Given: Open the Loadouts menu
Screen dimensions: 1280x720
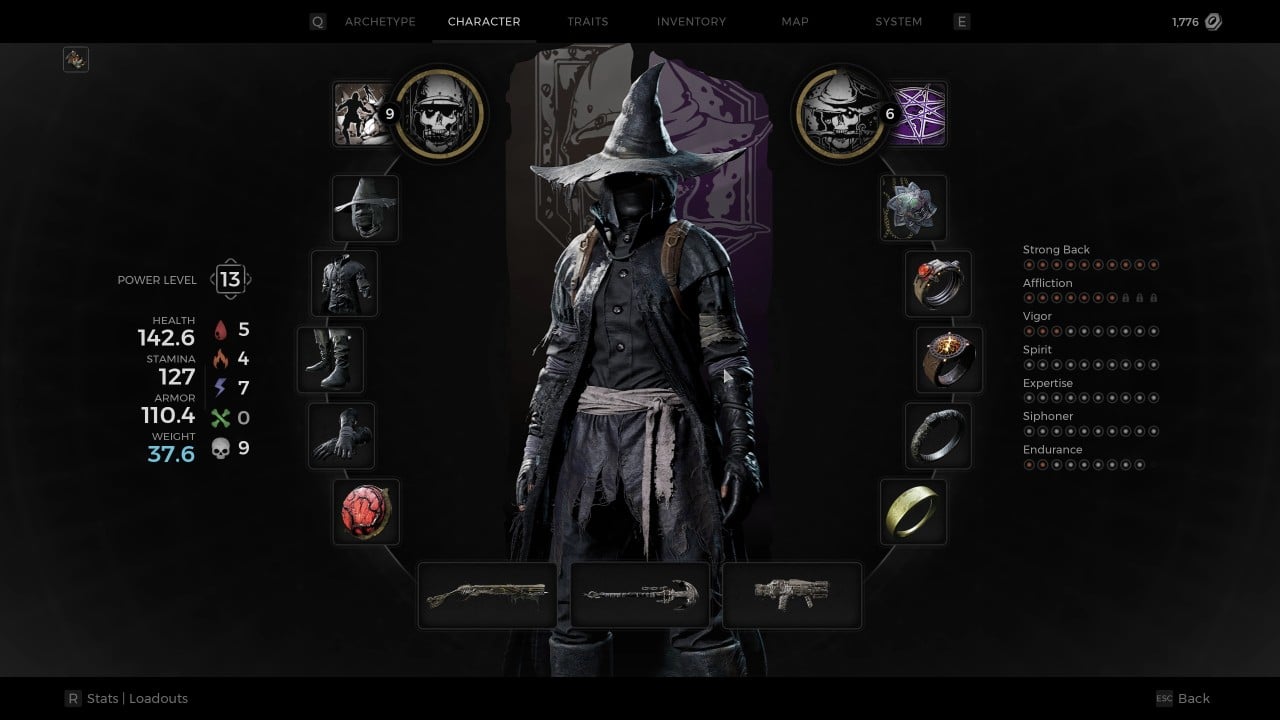Looking at the screenshot, I should 160,698.
